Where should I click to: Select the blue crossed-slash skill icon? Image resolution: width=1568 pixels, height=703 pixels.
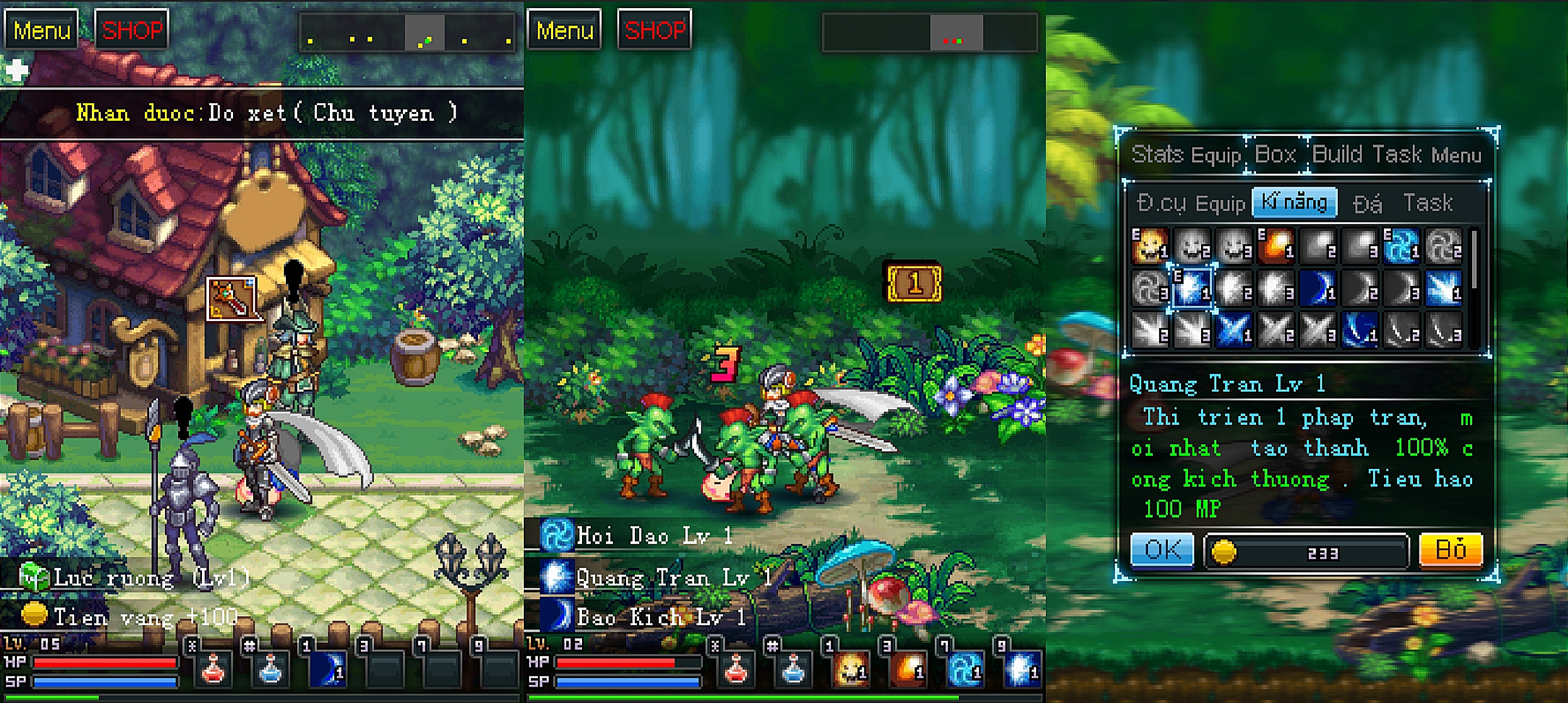tap(1234, 330)
